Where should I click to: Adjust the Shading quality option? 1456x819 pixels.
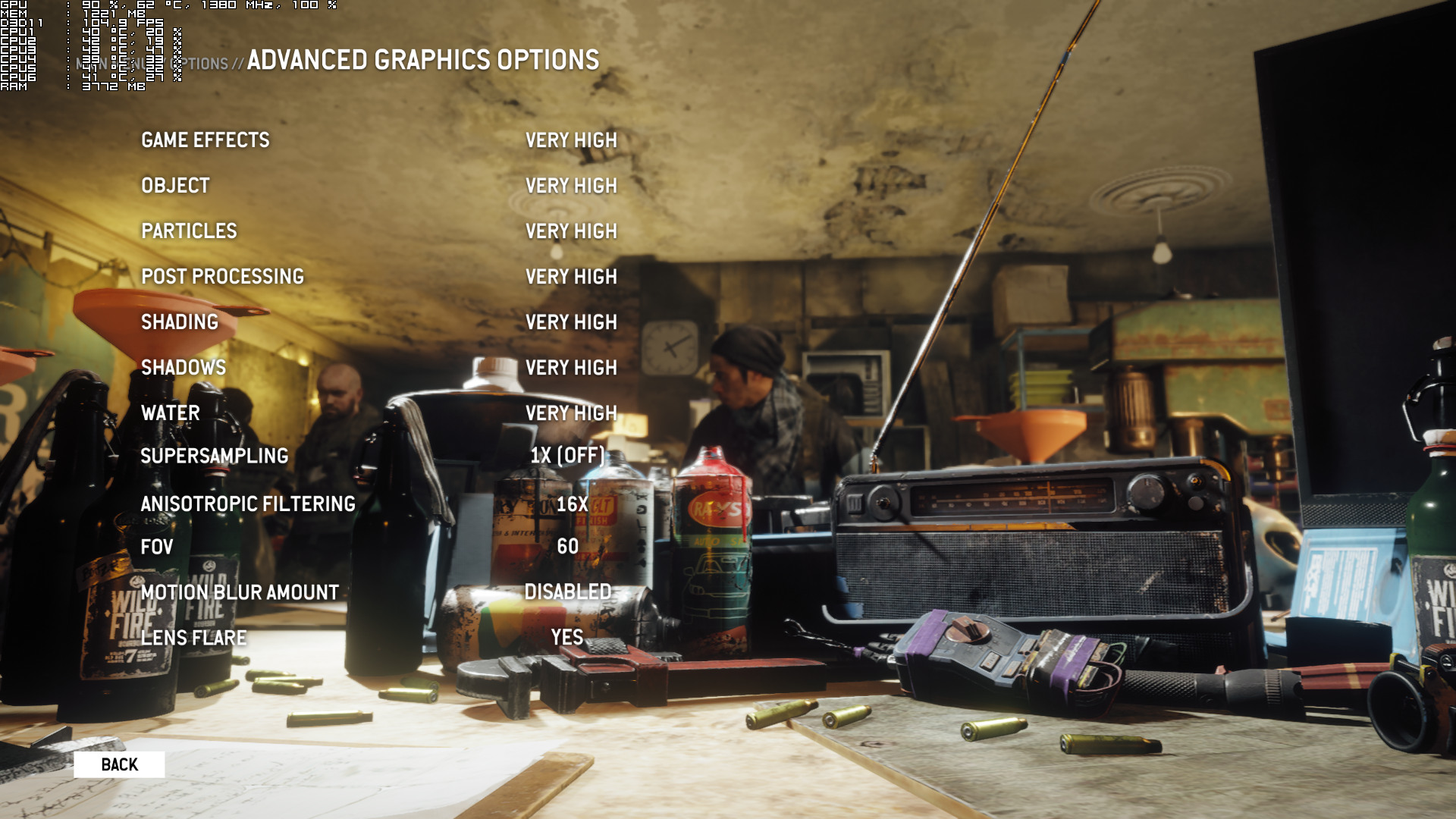[x=180, y=322]
